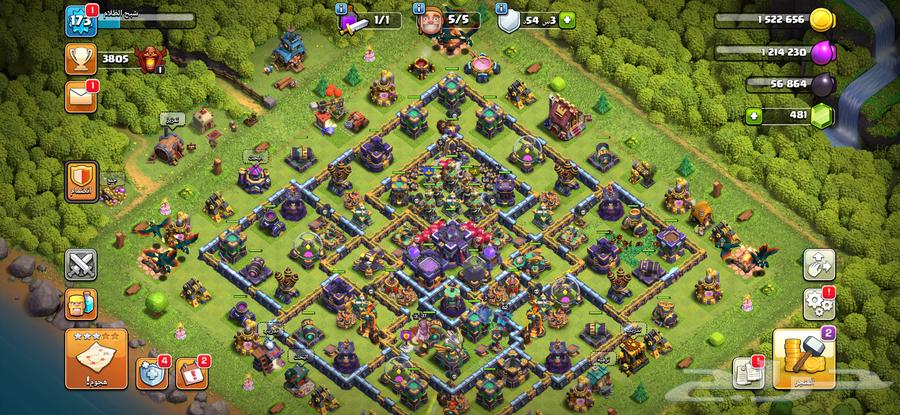Viewport: 900px width, 415px height.
Task: Open the blue shield events icon
Action: tap(152, 372)
